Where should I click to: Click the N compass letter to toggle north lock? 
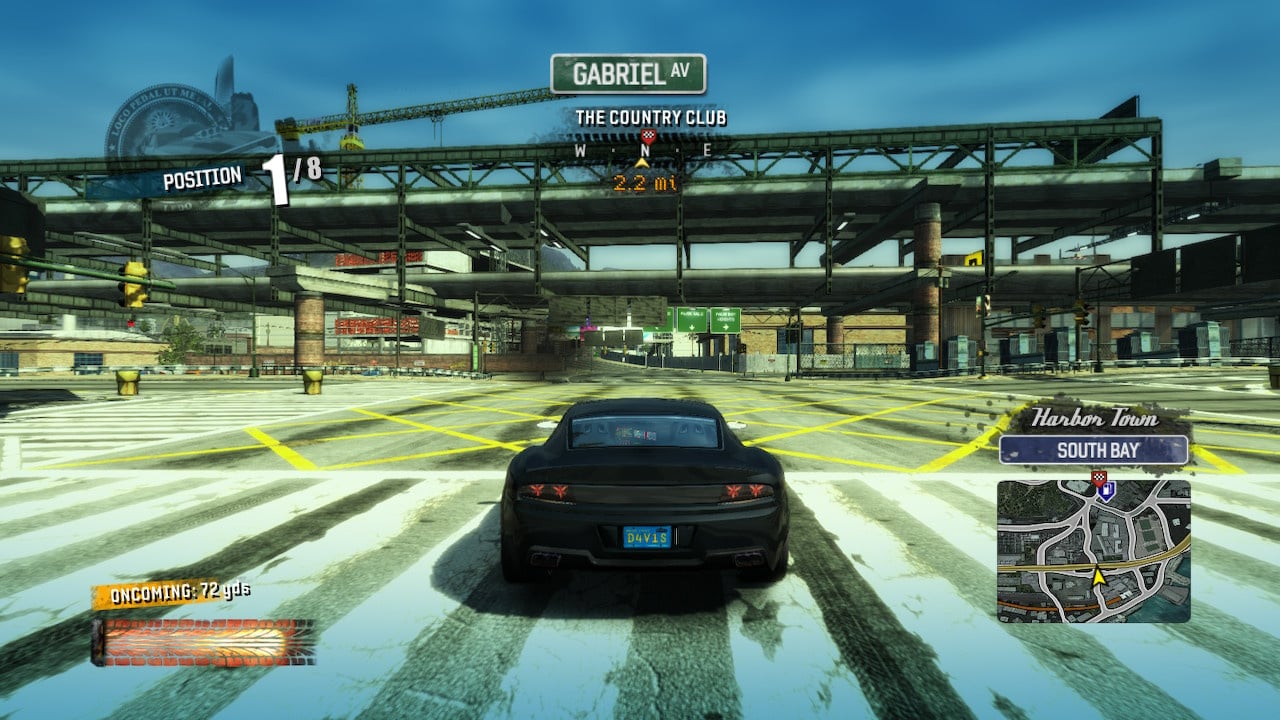pyautogui.click(x=648, y=150)
